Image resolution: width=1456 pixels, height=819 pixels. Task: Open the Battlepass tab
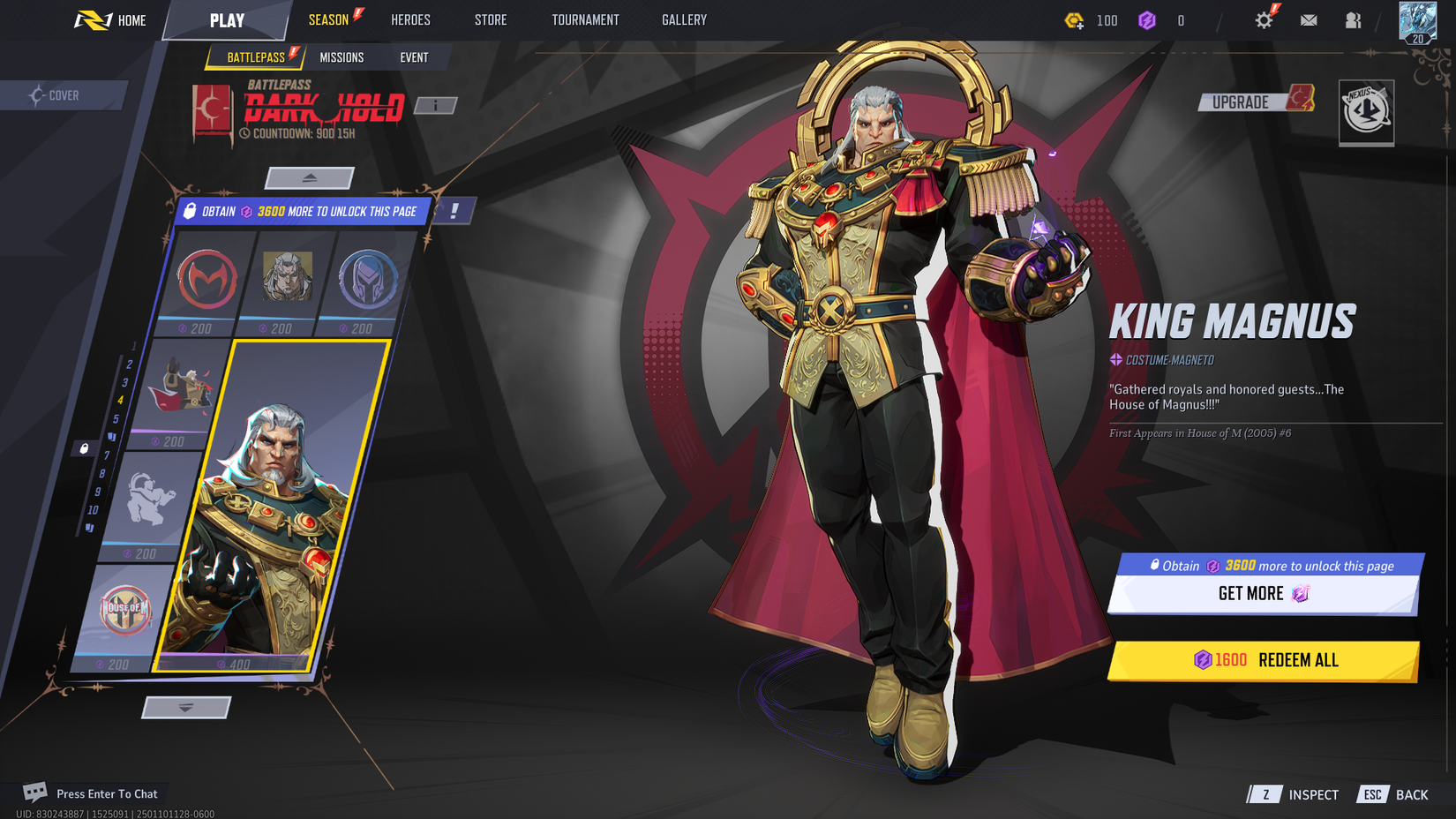tap(254, 56)
